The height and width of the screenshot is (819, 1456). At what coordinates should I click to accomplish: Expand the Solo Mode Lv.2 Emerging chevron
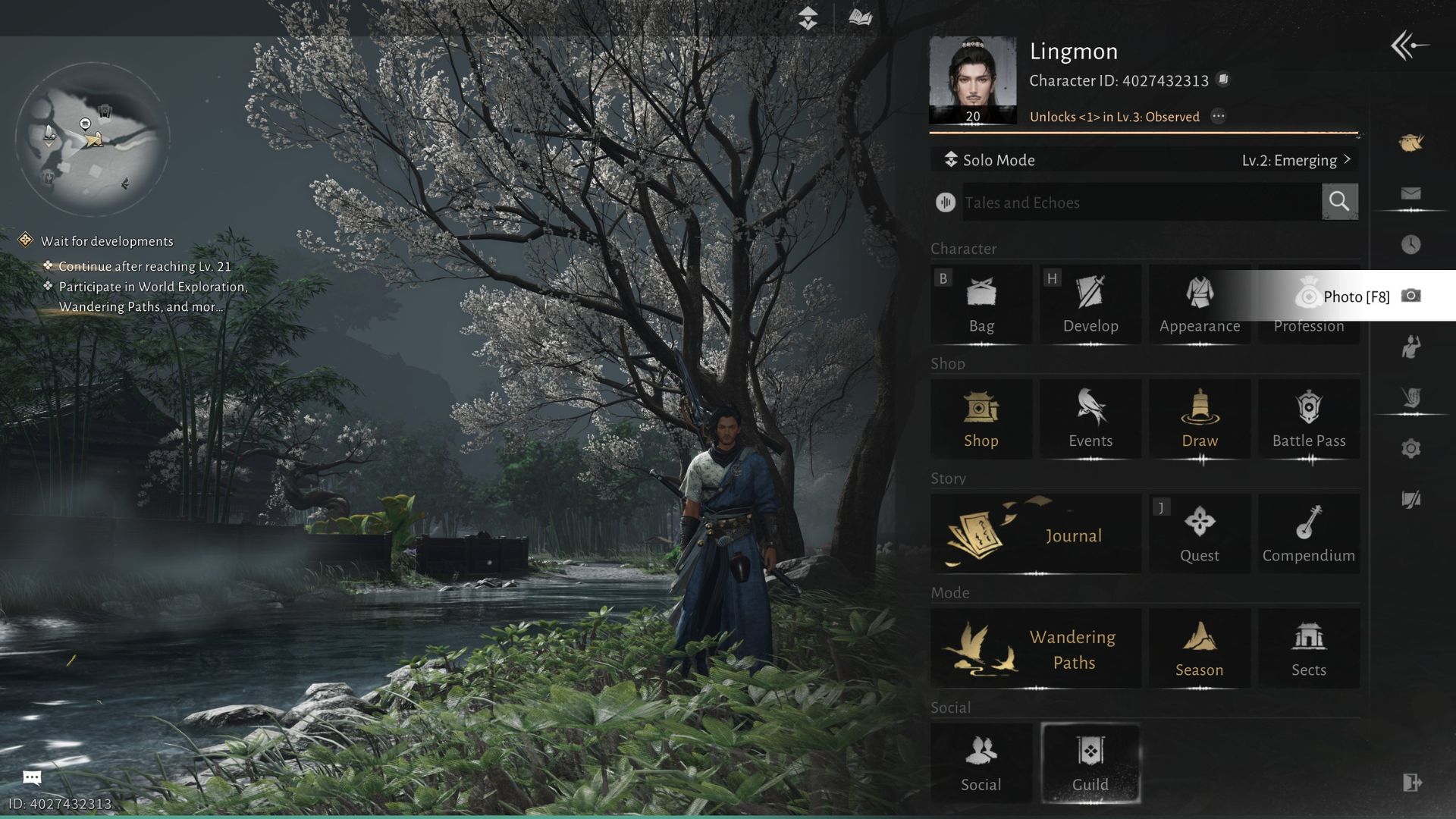1348,160
